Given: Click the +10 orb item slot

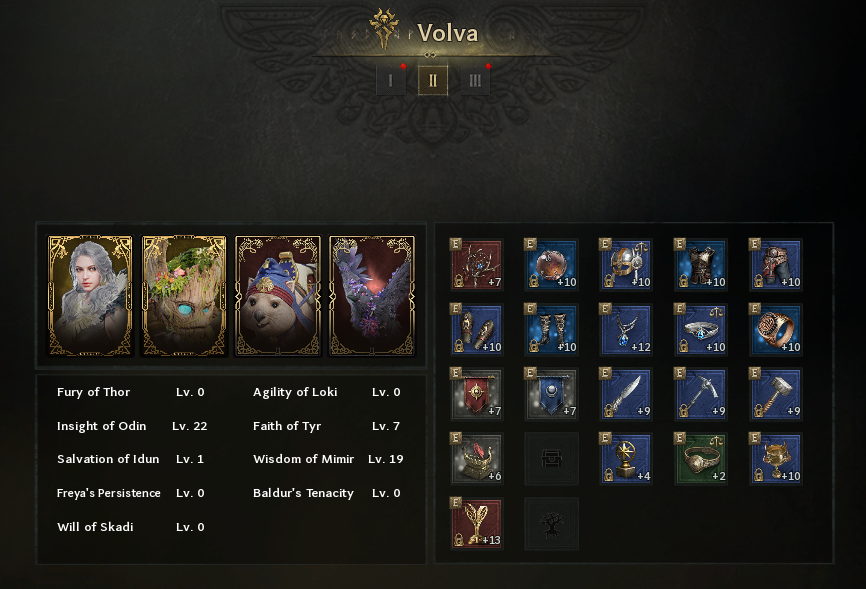Looking at the screenshot, I should (x=552, y=264).
